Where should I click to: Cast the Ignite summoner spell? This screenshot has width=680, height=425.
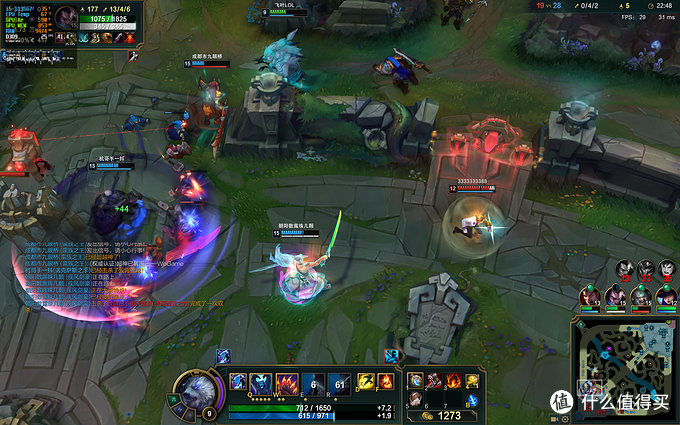[x=386, y=381]
